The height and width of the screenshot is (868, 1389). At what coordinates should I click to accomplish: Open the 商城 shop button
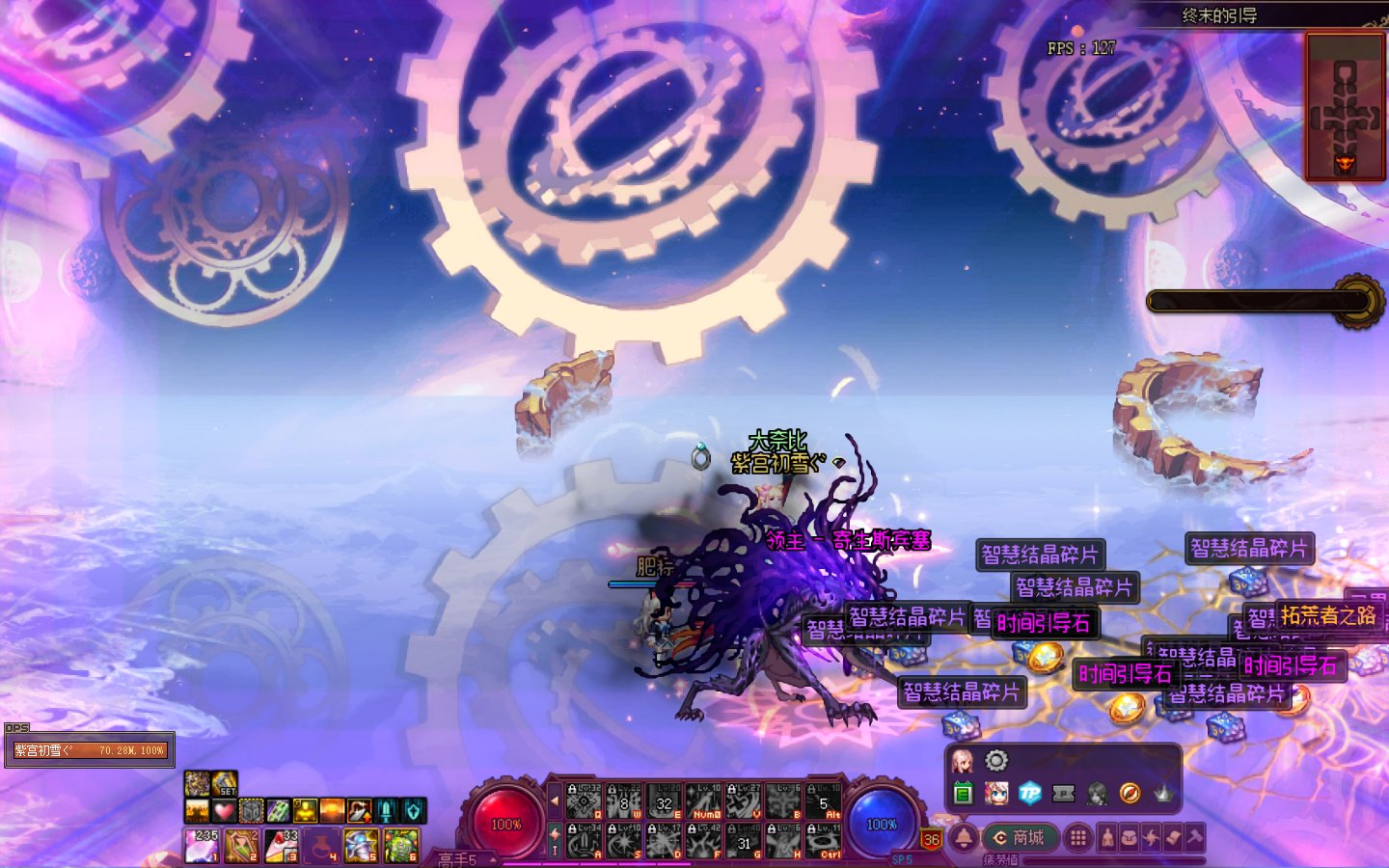coord(1020,837)
